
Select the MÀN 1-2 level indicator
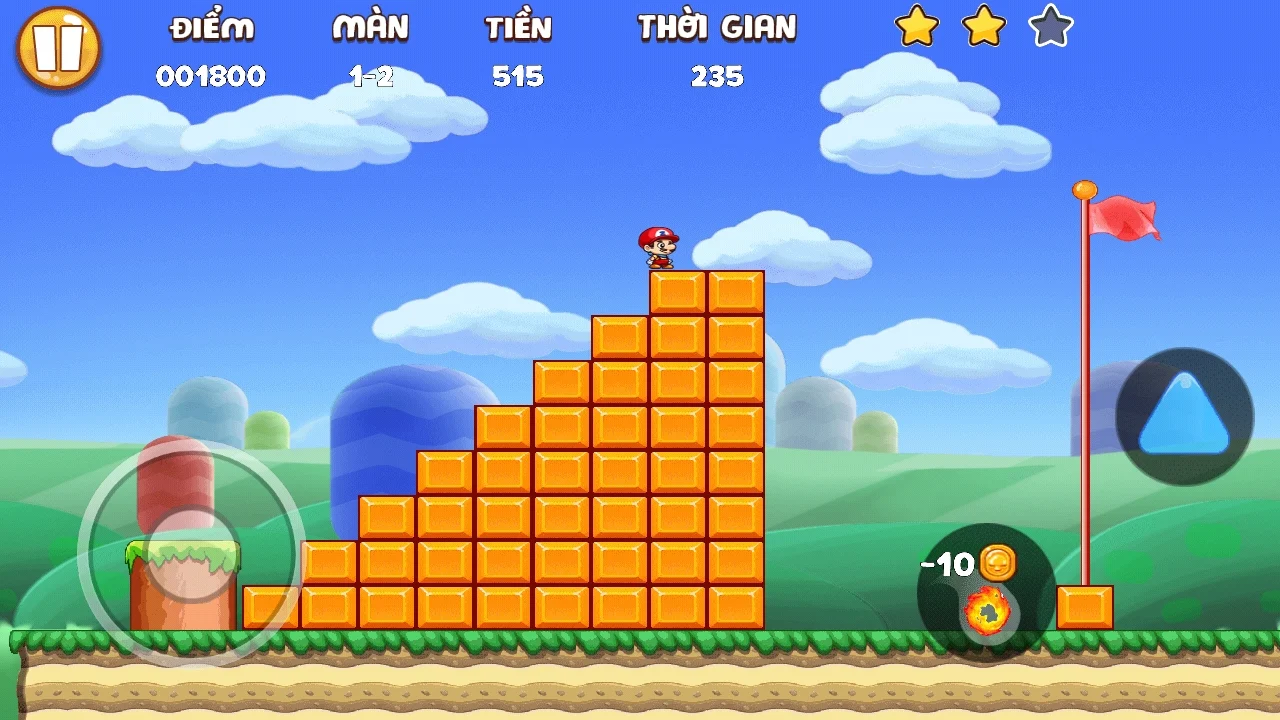[x=371, y=76]
